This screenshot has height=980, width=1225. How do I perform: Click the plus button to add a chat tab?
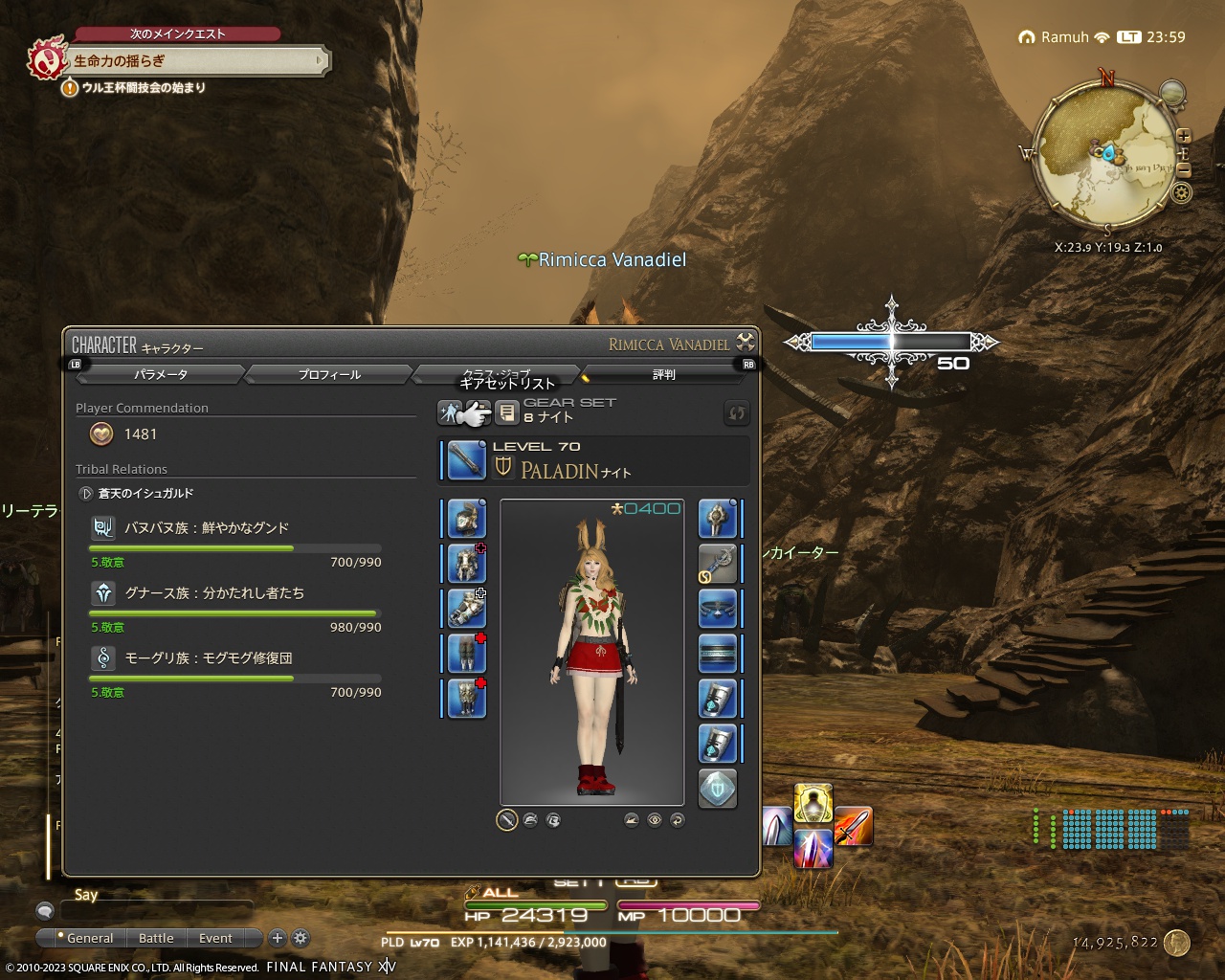tap(278, 939)
